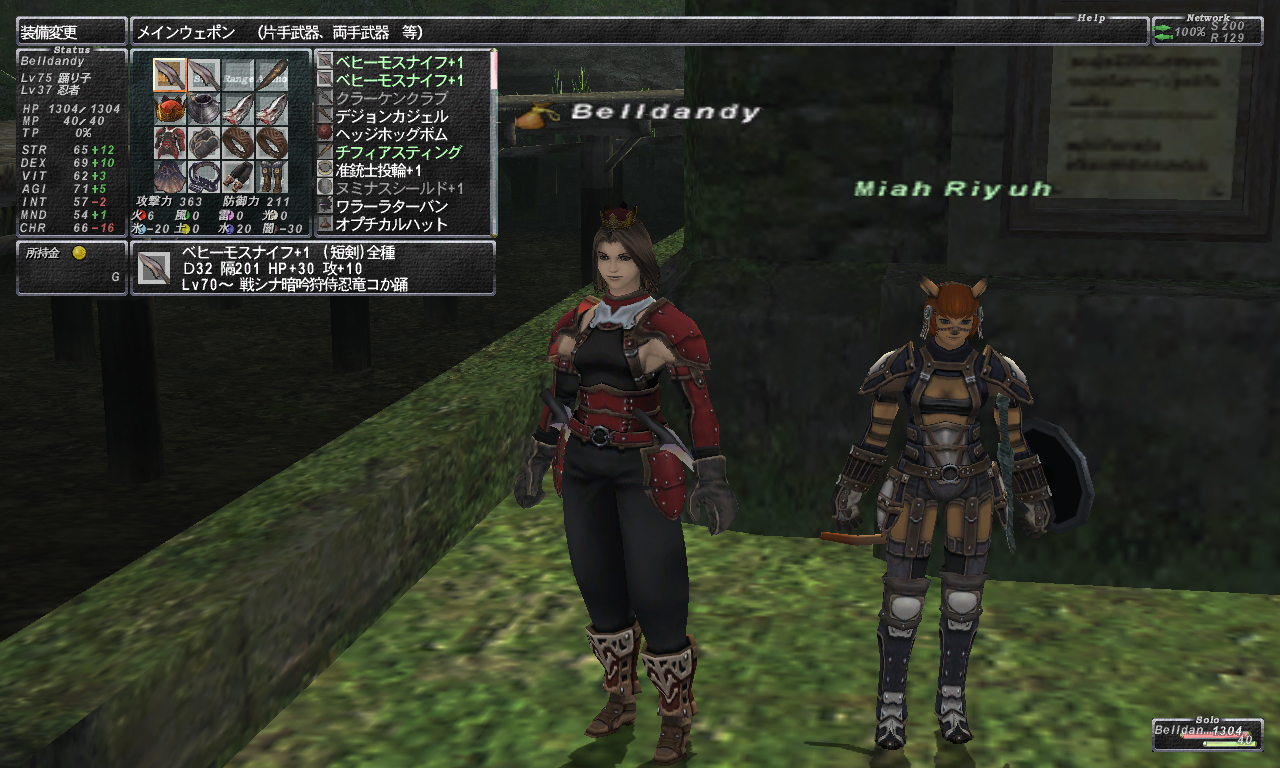Select the cape back slot
The width and height of the screenshot is (1280, 768).
click(x=169, y=176)
